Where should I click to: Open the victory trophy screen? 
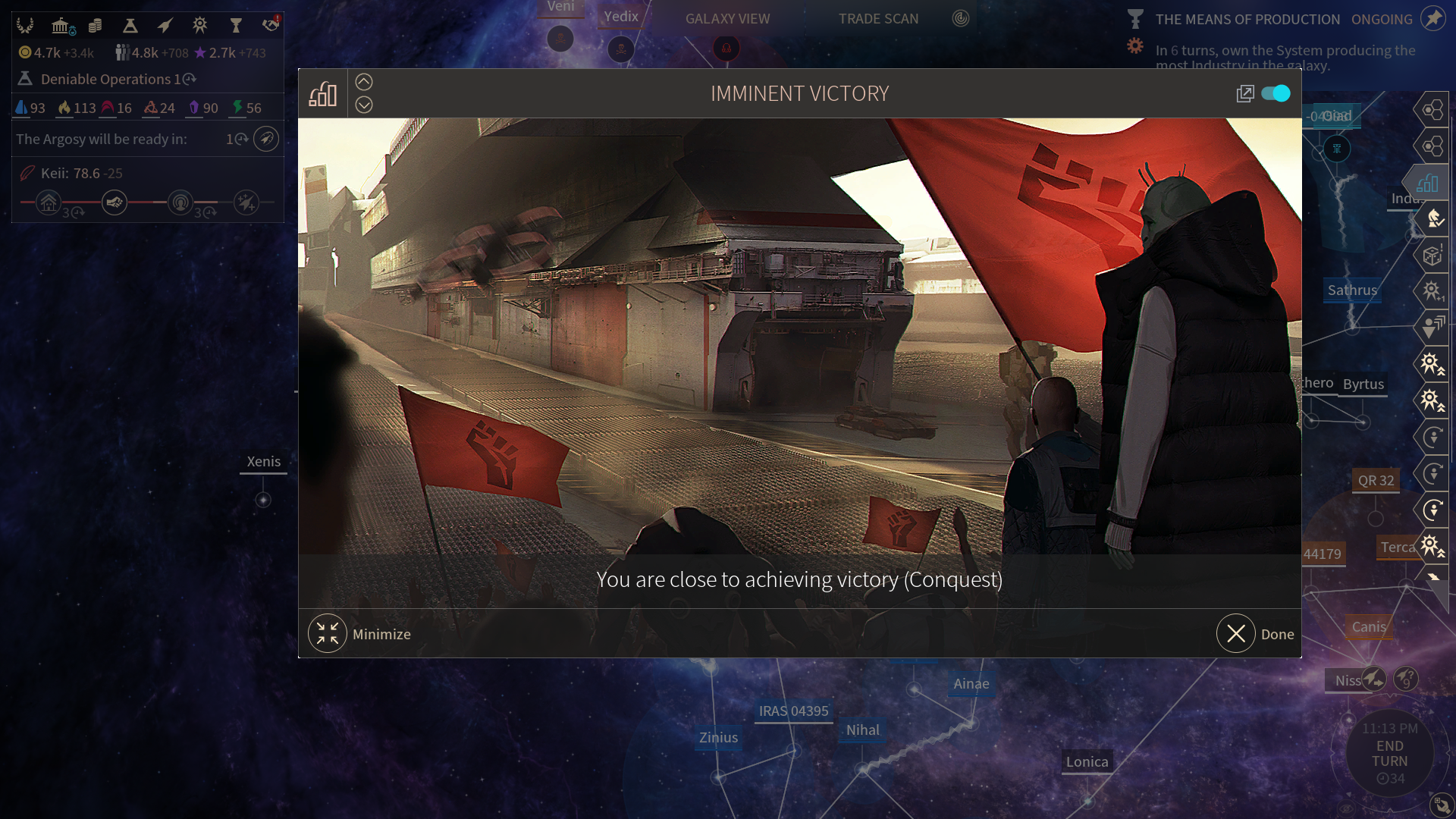point(236,26)
